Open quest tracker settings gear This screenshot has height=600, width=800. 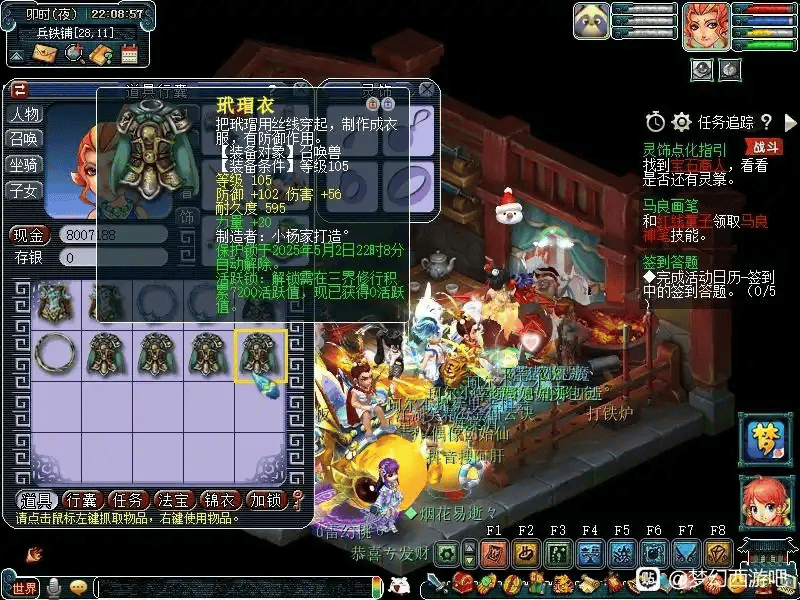(x=681, y=122)
